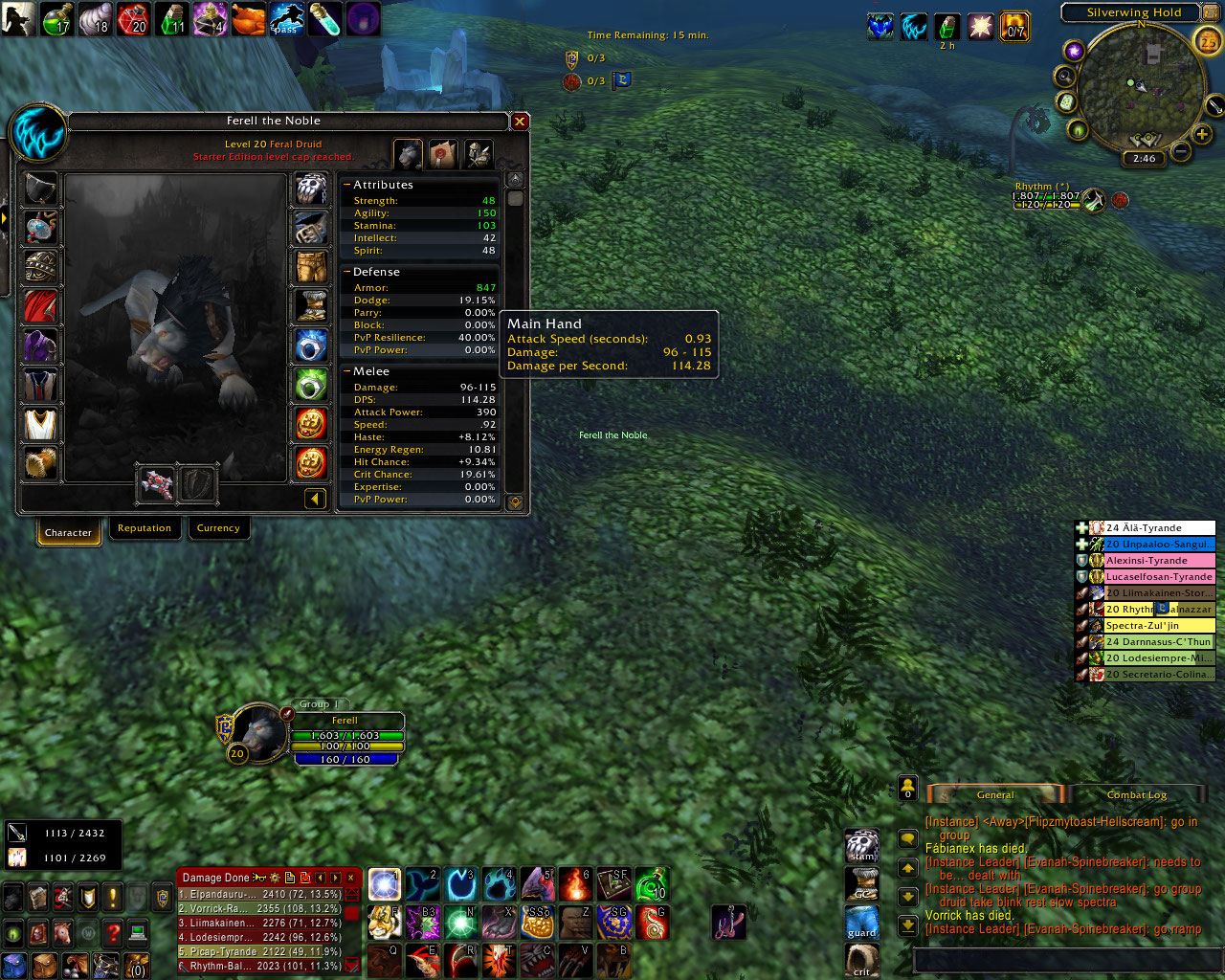Screen dimensions: 1225x980
Task: Select the Elpandauru row in Damage Done
Action: coord(260,894)
